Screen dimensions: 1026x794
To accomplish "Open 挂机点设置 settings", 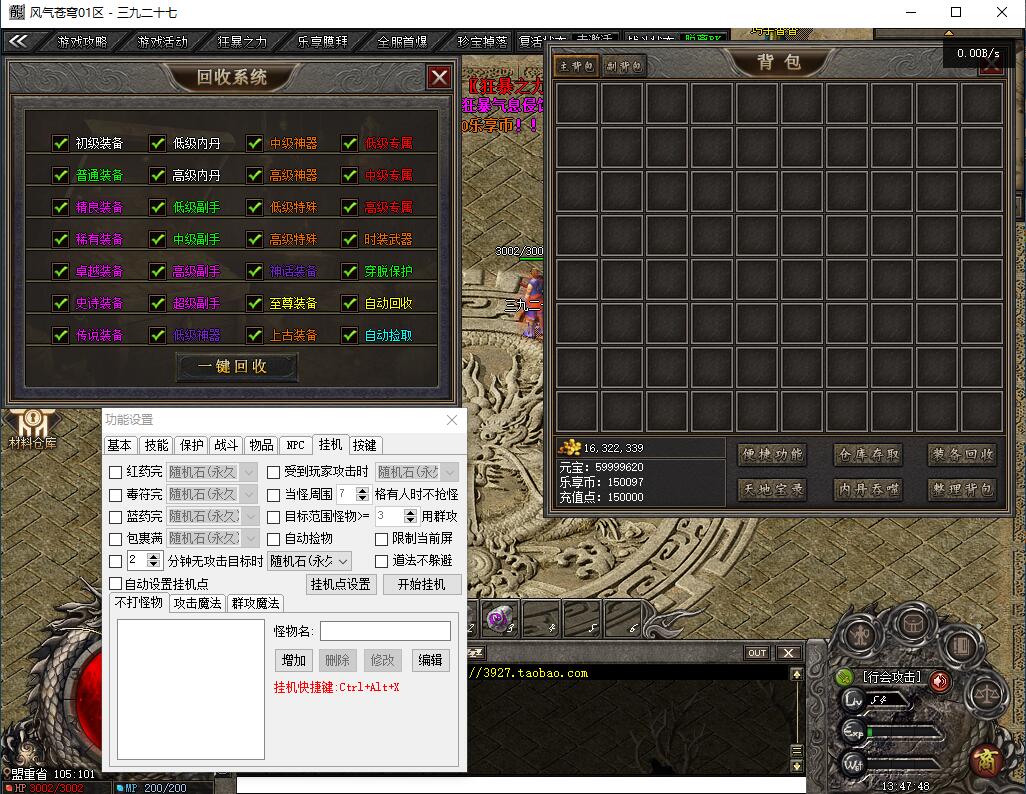I will [341, 584].
